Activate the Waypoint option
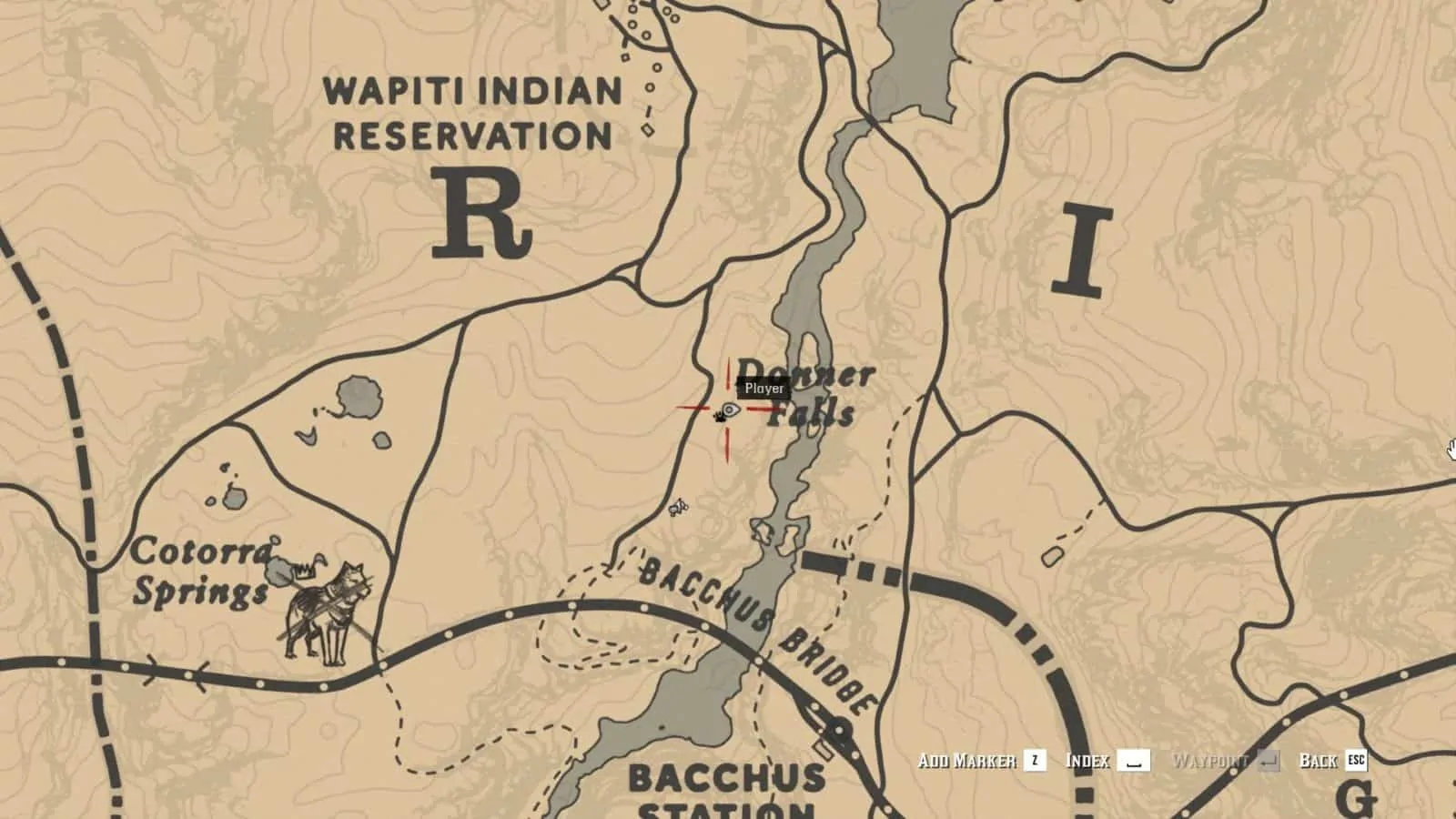The image size is (1456, 819). coord(1210,760)
